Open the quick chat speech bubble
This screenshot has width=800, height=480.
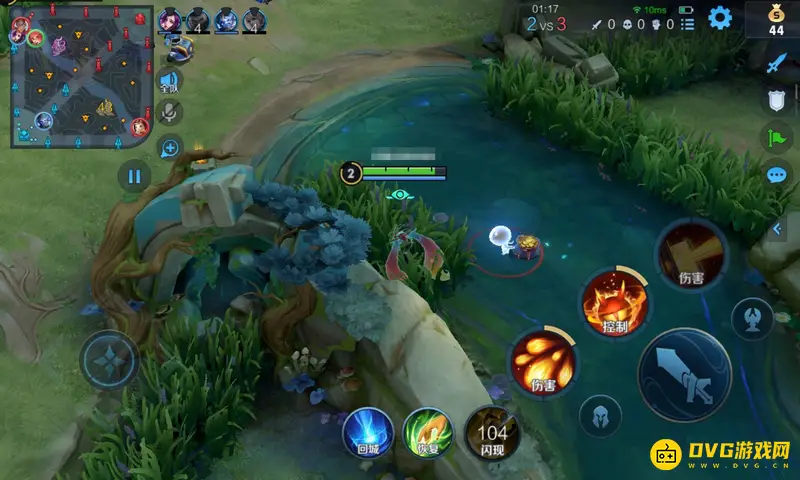click(x=776, y=175)
